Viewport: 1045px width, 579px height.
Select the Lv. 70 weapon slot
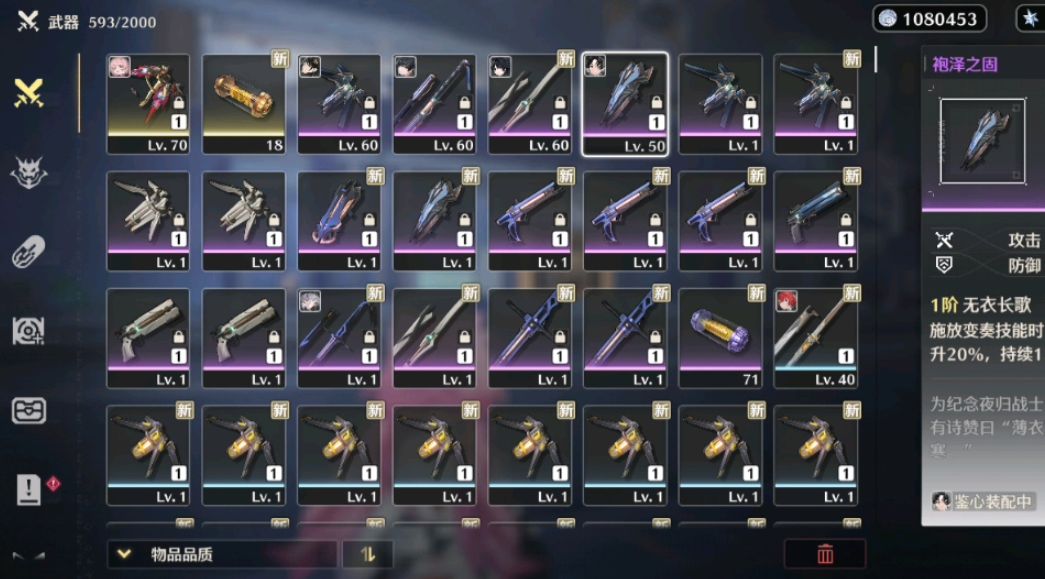pyautogui.click(x=148, y=104)
